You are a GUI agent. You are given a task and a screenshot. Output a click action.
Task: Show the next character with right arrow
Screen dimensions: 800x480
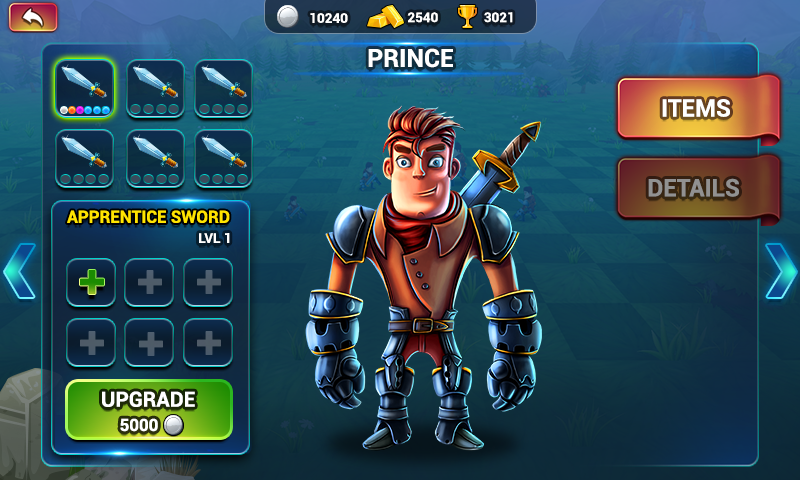click(780, 270)
